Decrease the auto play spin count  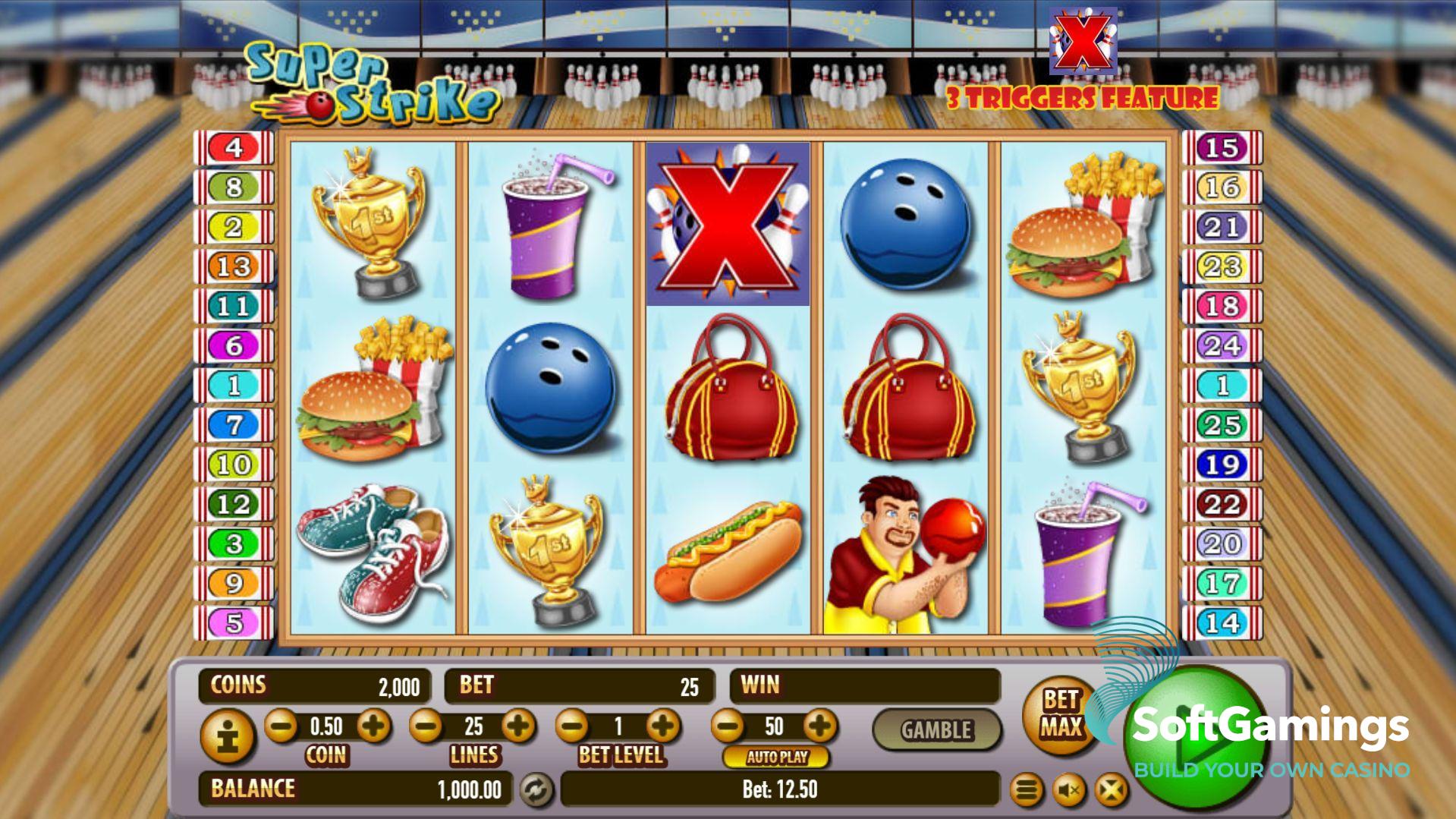728,726
